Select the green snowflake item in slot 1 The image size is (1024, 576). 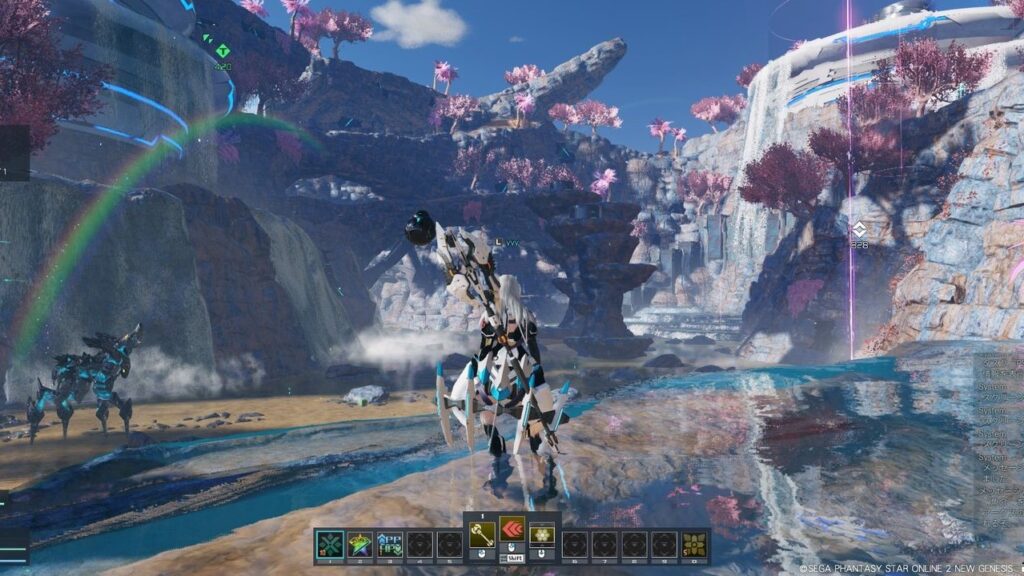(330, 543)
